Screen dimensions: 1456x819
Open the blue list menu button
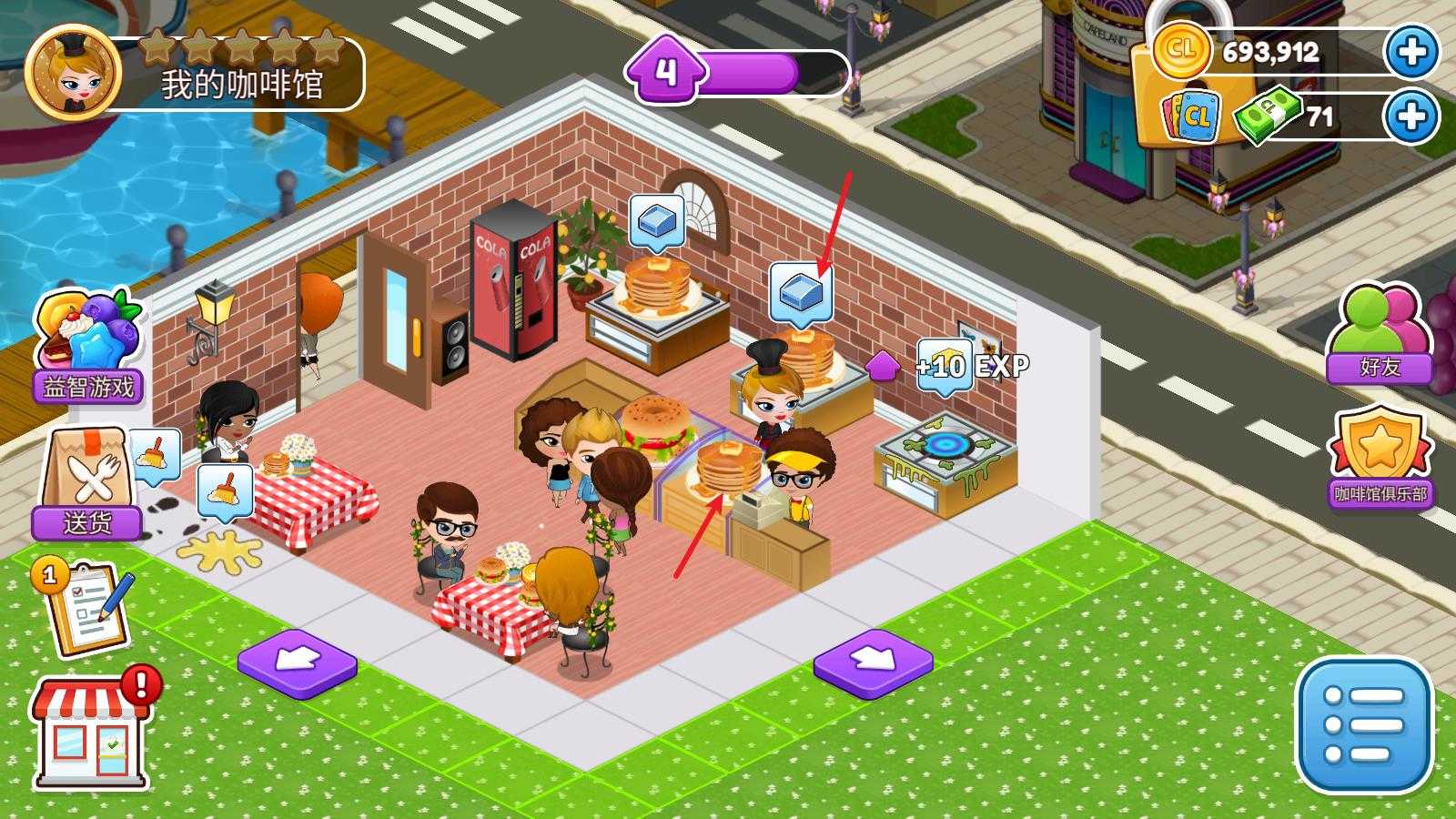pyautogui.click(x=1363, y=725)
